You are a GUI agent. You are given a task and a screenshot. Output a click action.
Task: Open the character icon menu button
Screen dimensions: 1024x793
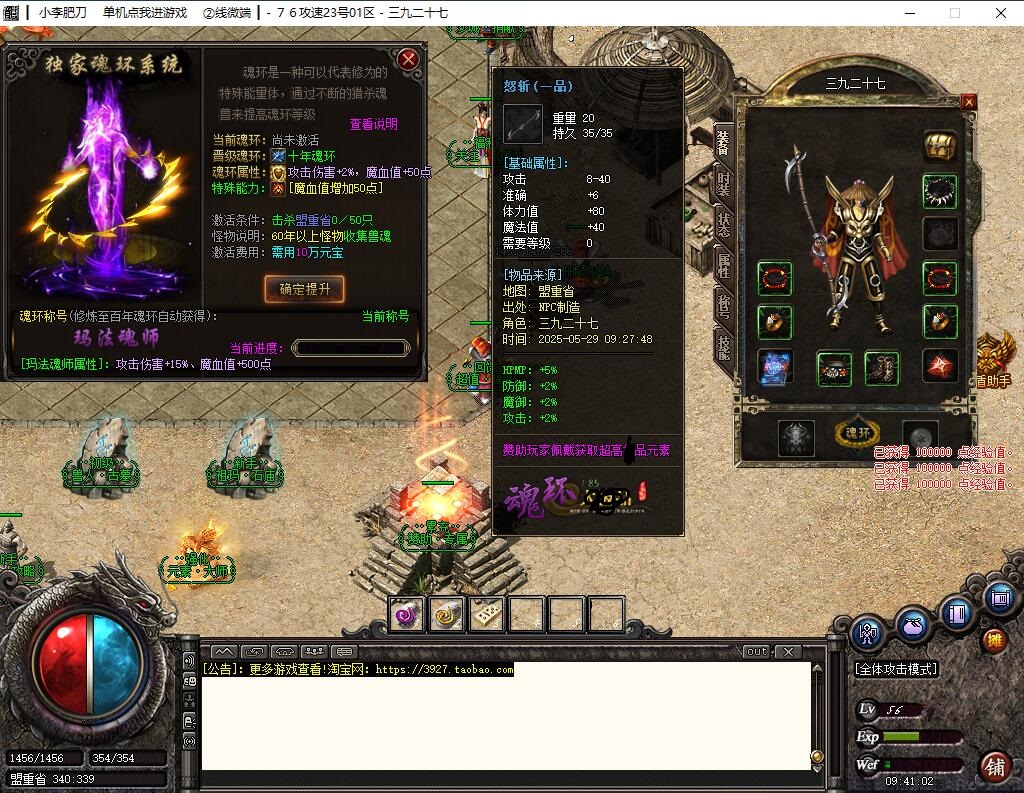pyautogui.click(x=867, y=632)
